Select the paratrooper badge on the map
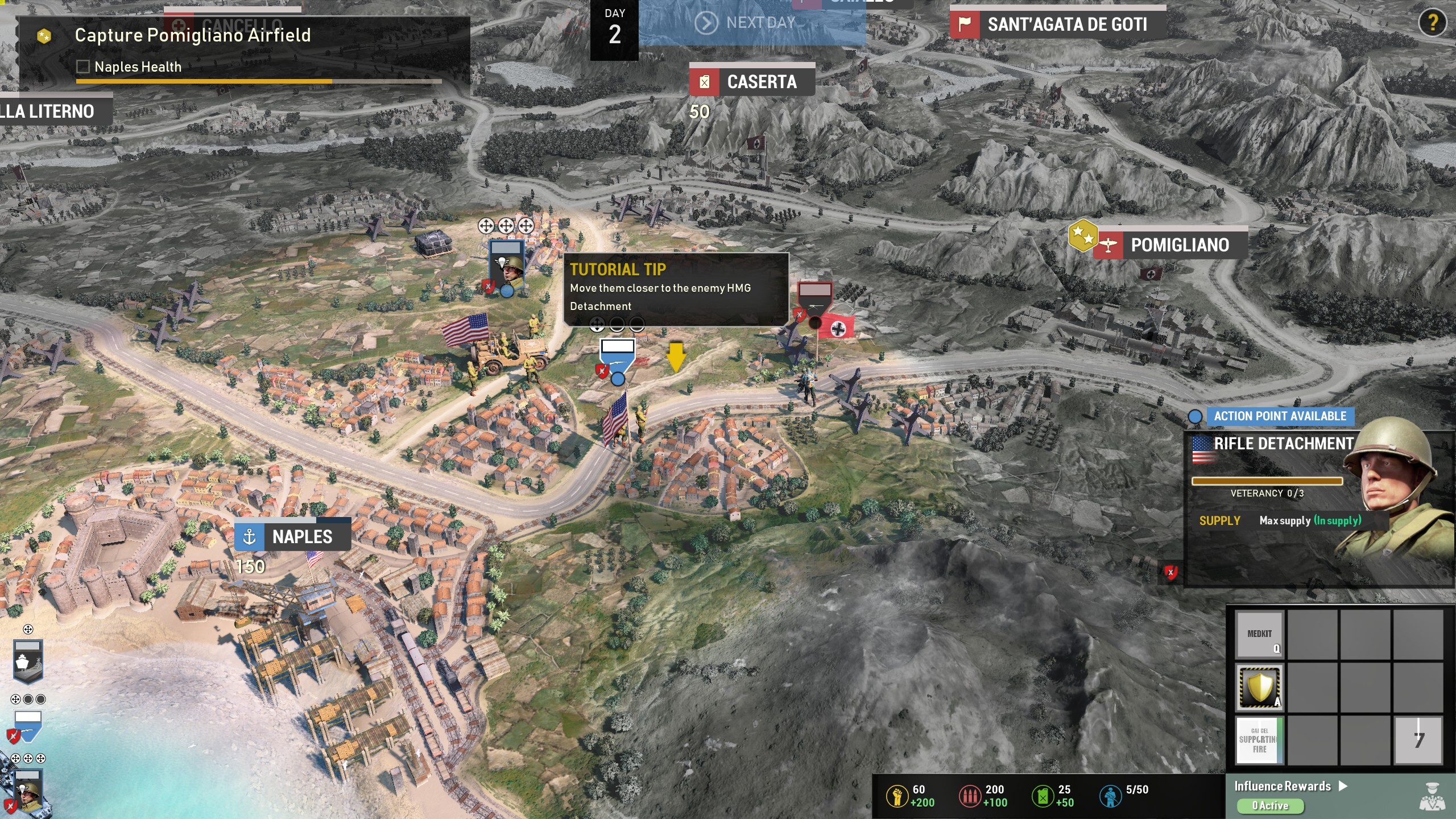 [506, 265]
